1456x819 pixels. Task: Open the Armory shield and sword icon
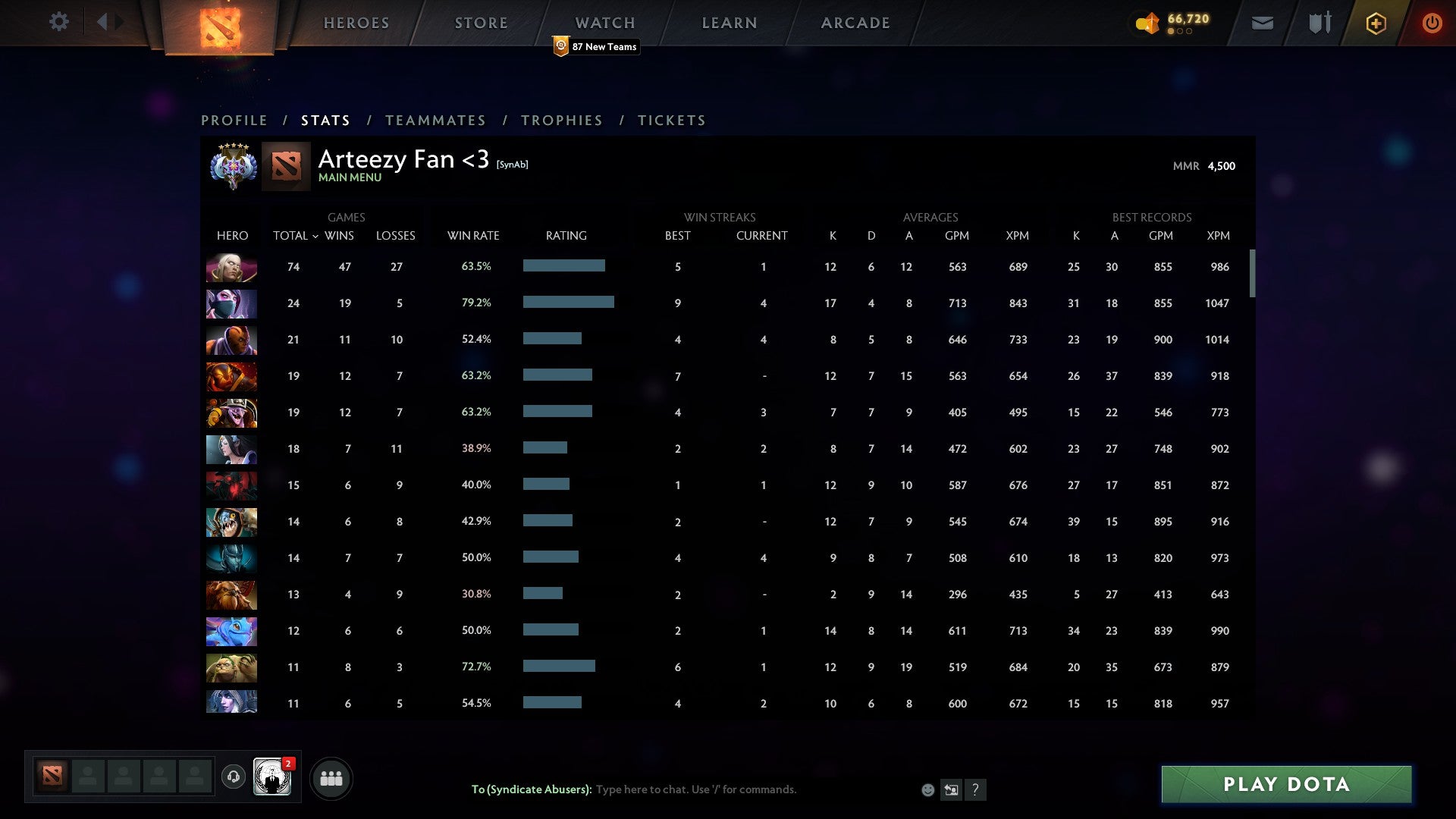point(1319,23)
